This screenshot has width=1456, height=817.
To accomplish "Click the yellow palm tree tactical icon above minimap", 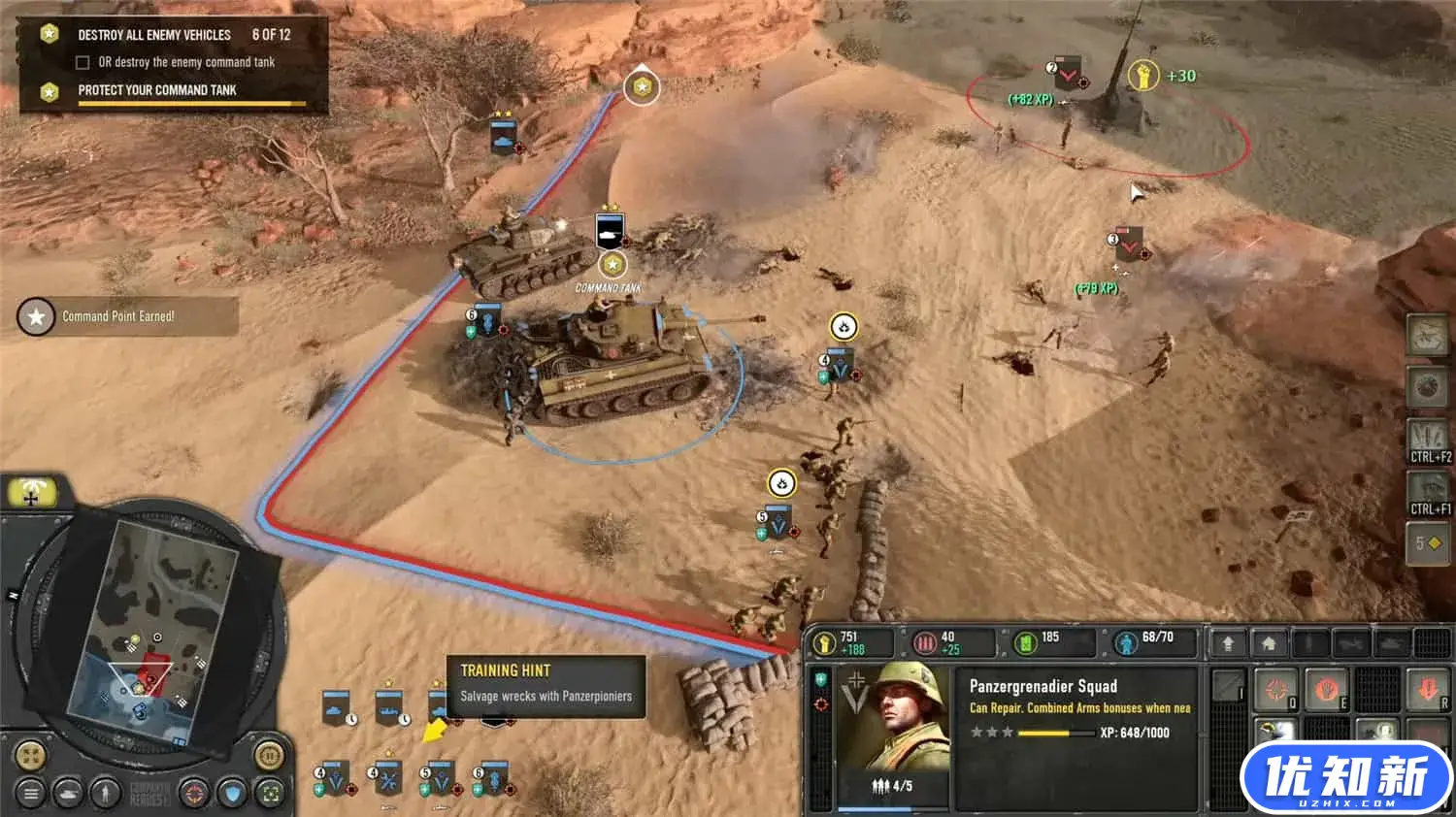I will click(x=31, y=491).
